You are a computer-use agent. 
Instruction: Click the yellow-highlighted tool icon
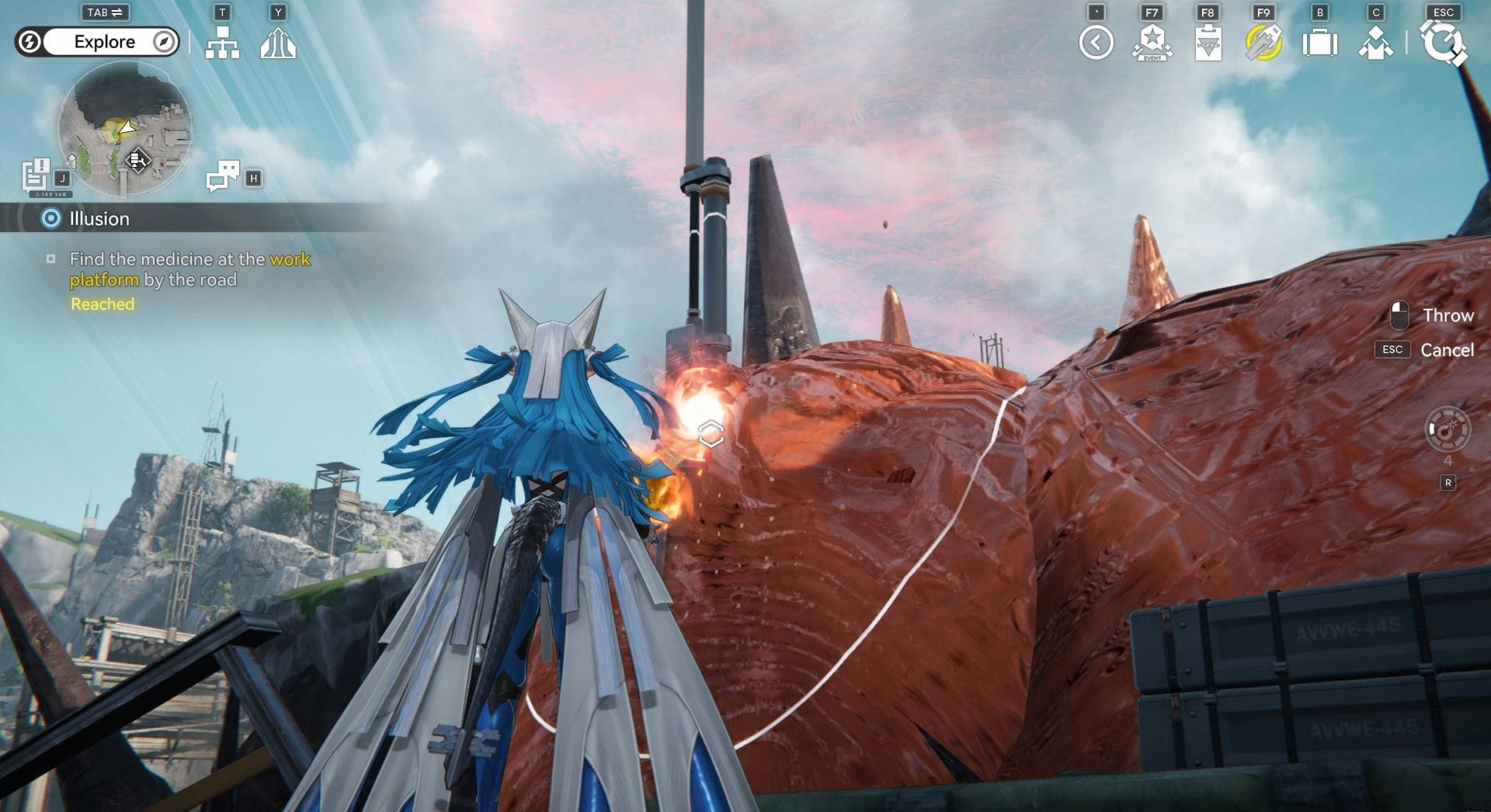1263,43
